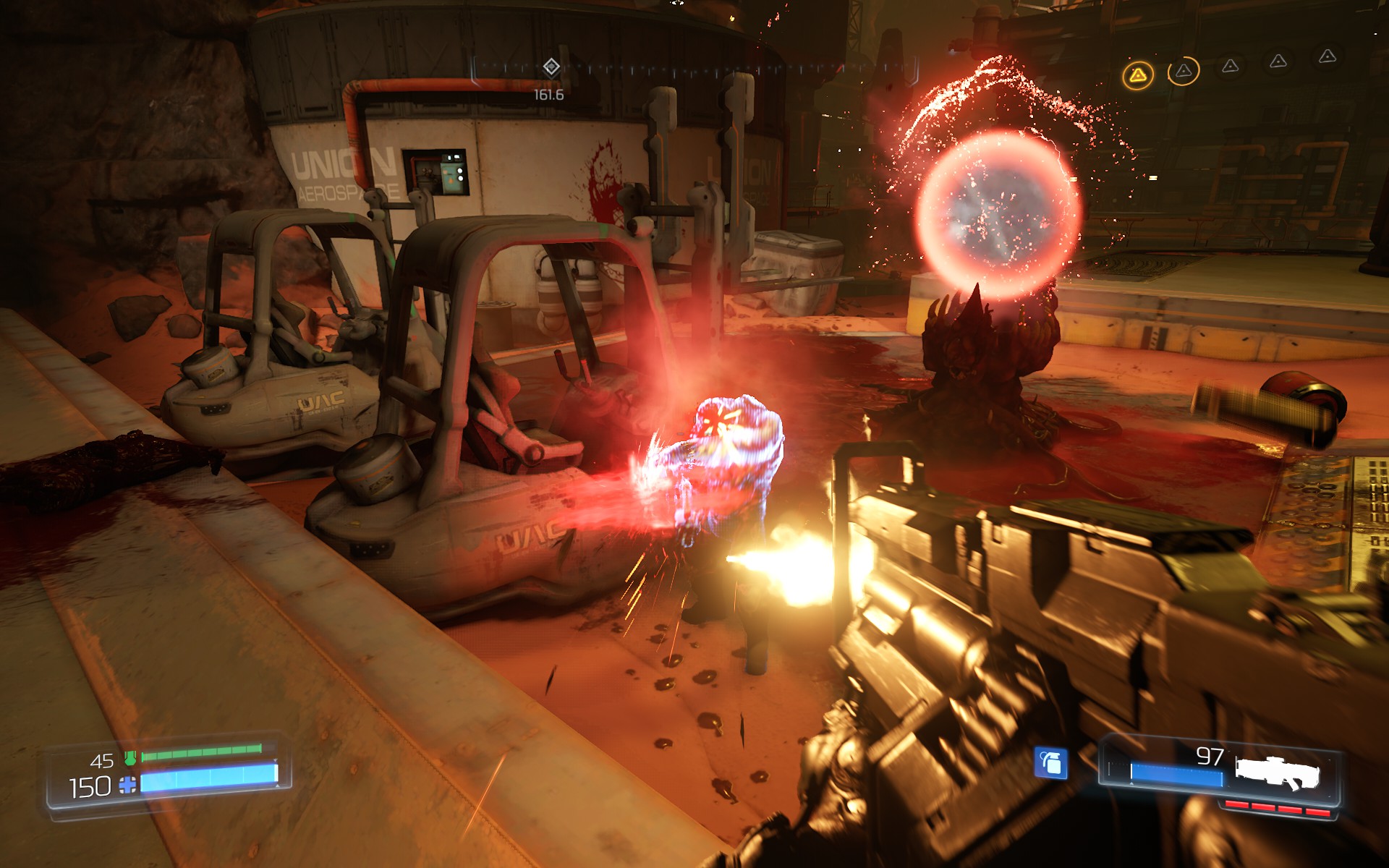Image resolution: width=1389 pixels, height=868 pixels.
Task: Select the partially ringed triangle indicator
Action: (1184, 71)
